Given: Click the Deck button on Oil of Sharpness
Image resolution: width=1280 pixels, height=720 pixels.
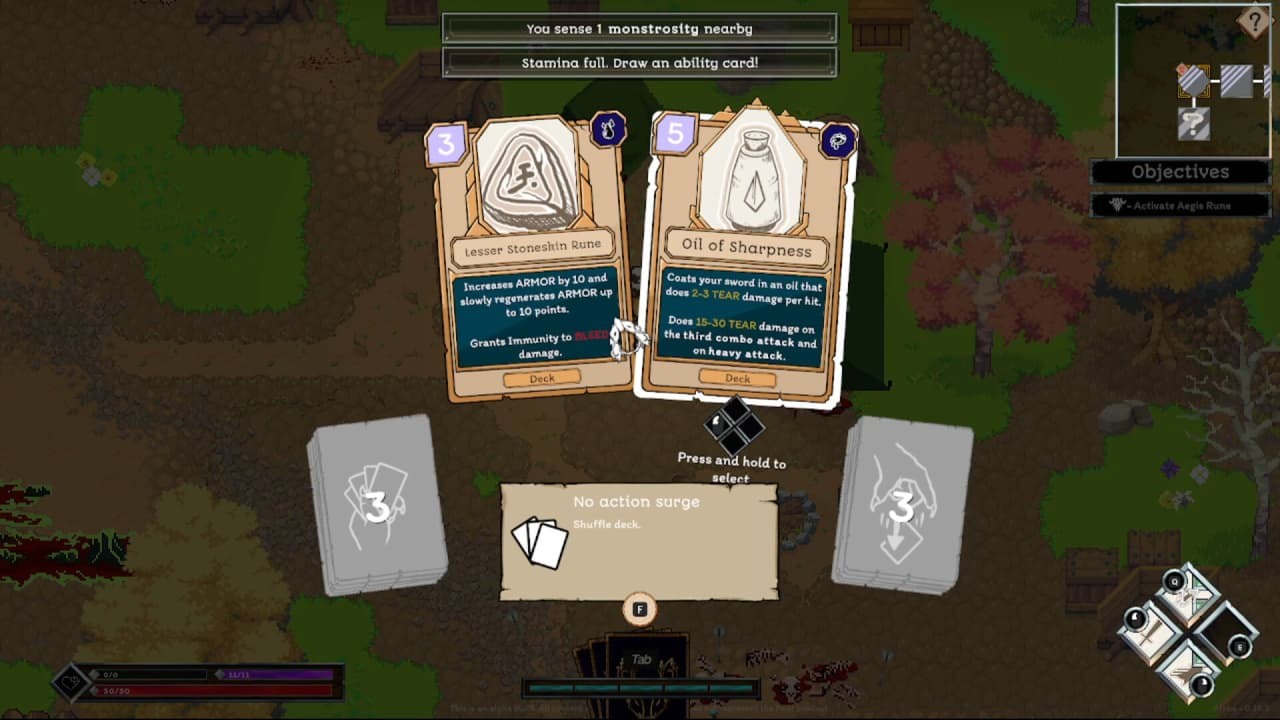Looking at the screenshot, I should (736, 379).
